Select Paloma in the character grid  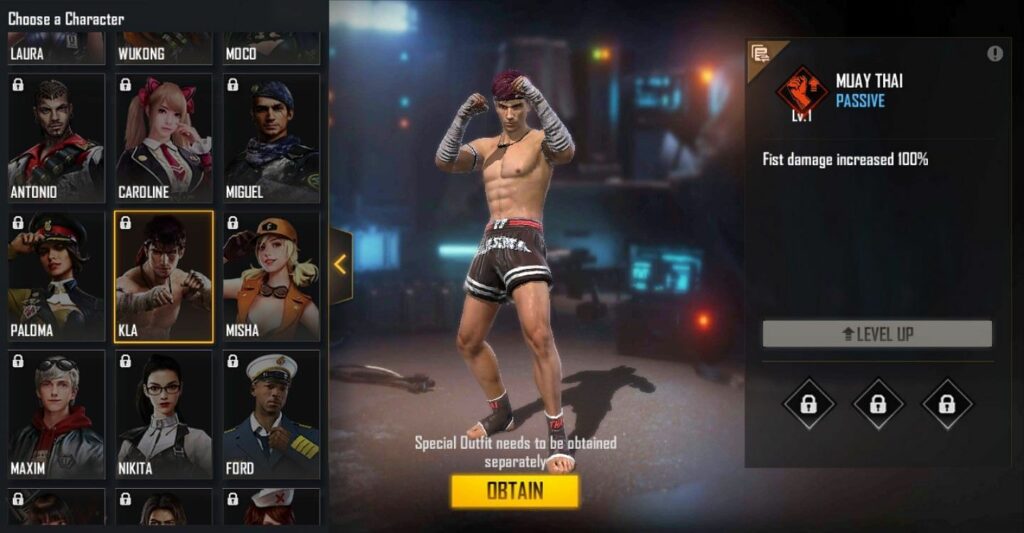coord(56,276)
